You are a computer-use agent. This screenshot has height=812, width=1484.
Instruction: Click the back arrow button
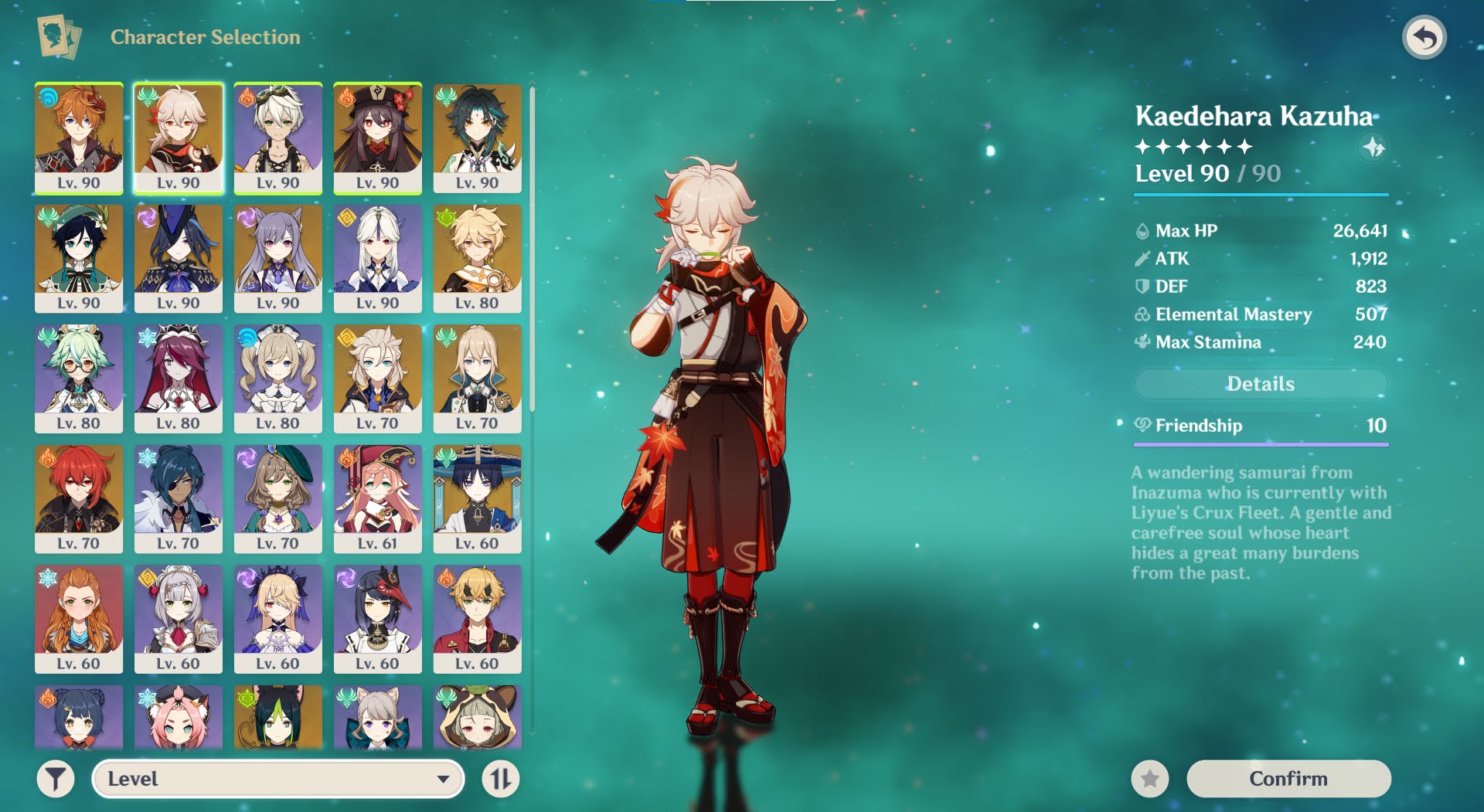tap(1424, 37)
